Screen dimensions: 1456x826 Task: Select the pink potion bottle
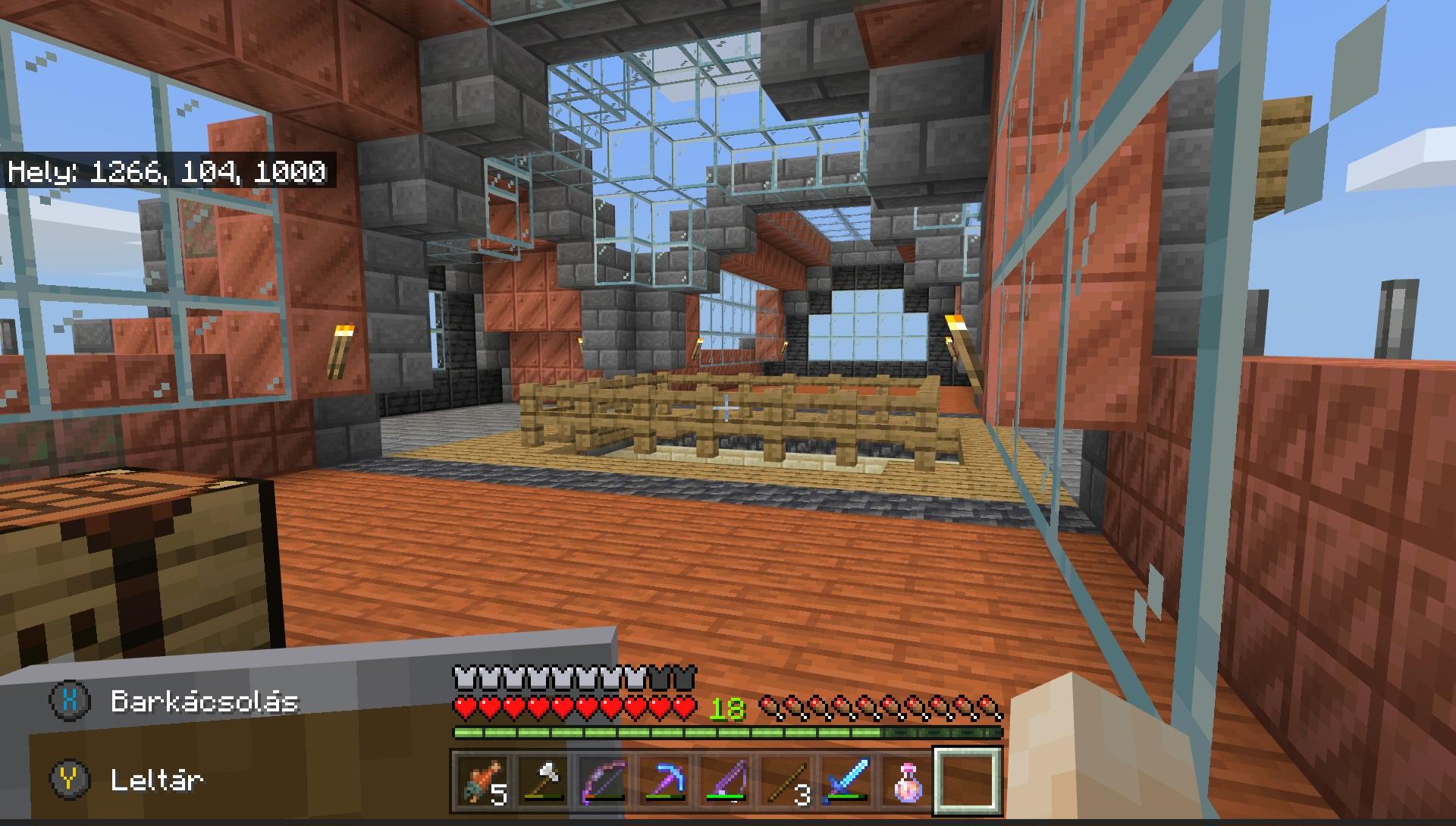[907, 781]
